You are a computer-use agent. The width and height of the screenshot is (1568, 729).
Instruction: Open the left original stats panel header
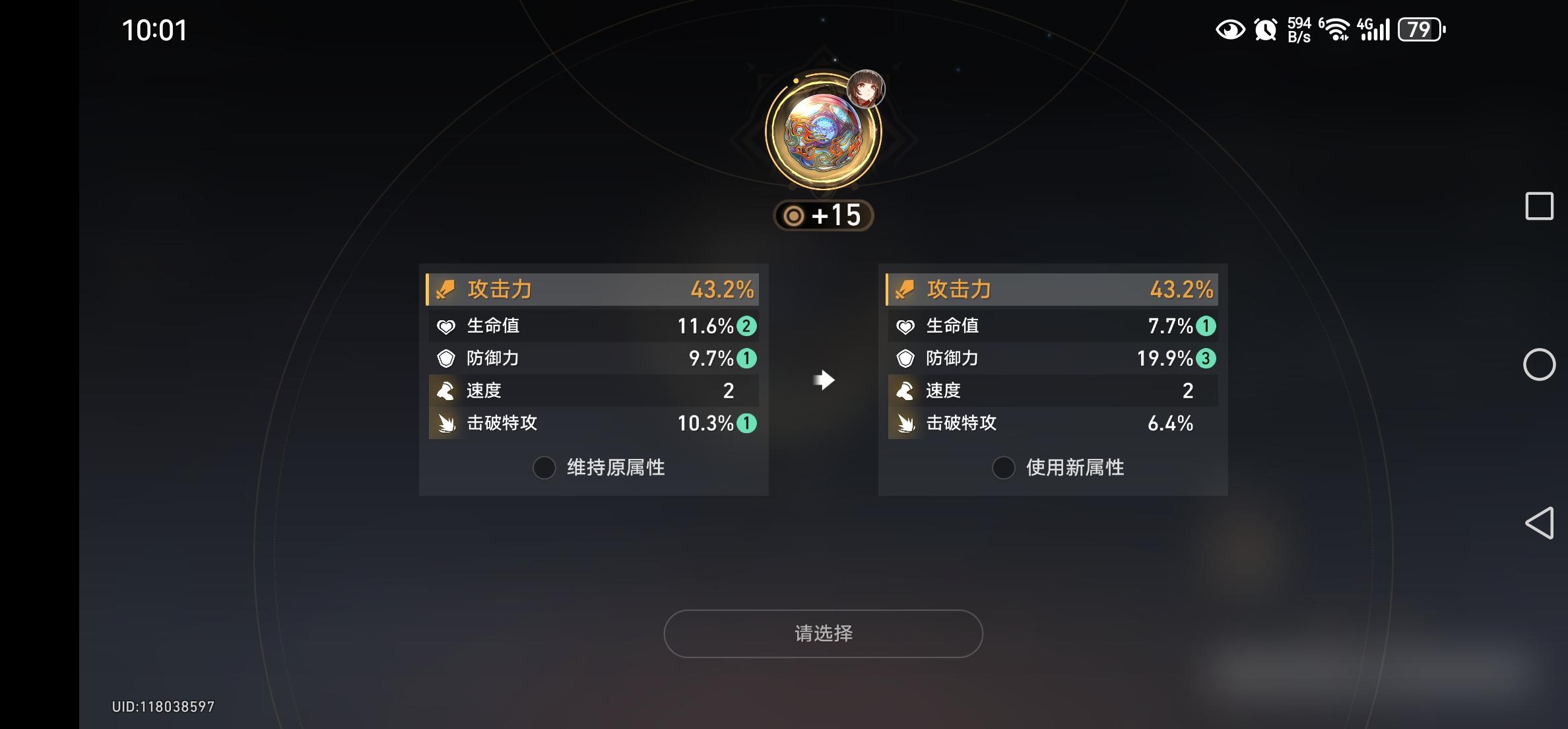pyautogui.click(x=593, y=289)
